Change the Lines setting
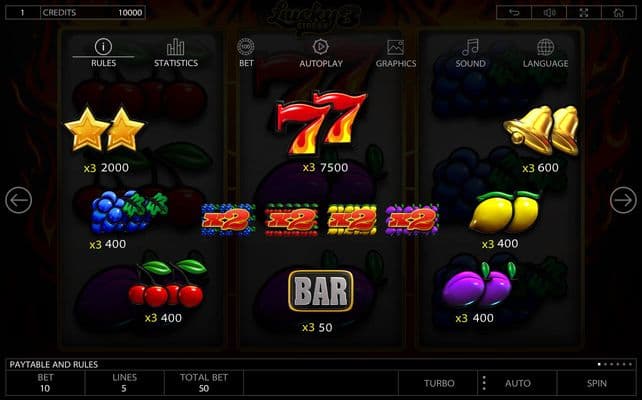 125,383
